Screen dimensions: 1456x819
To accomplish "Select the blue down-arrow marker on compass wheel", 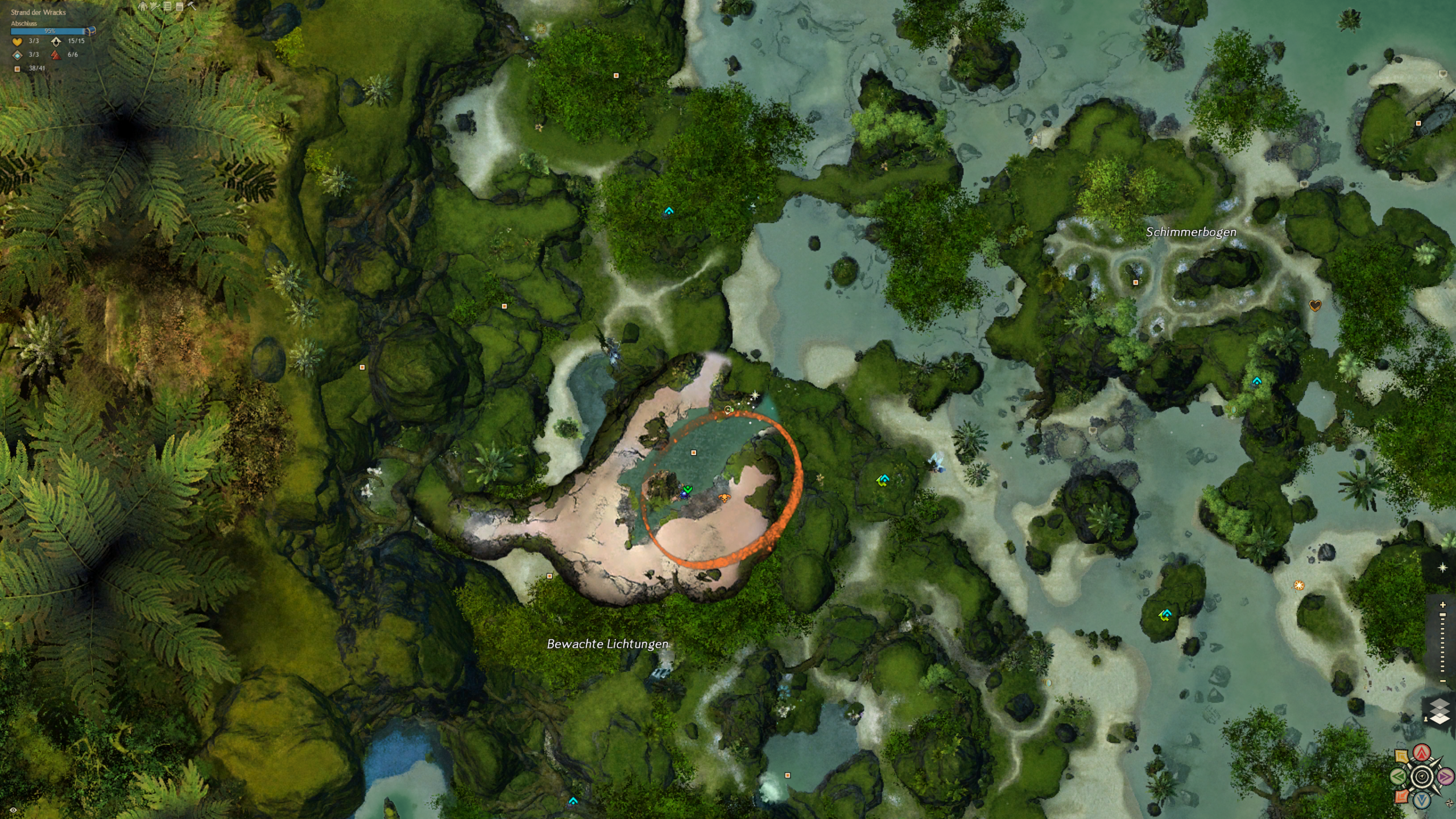I will click(1422, 800).
